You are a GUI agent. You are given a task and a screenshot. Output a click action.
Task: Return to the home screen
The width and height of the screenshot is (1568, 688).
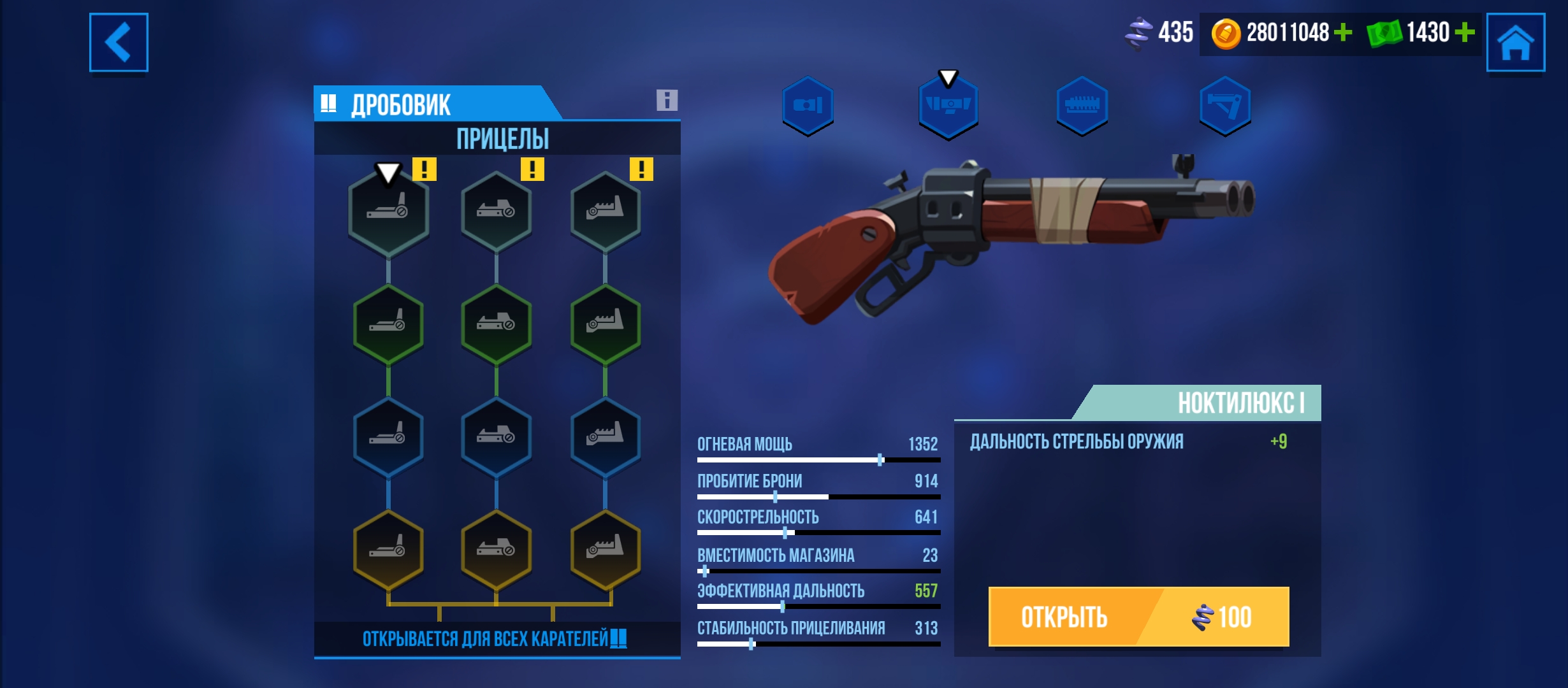click(x=1515, y=42)
